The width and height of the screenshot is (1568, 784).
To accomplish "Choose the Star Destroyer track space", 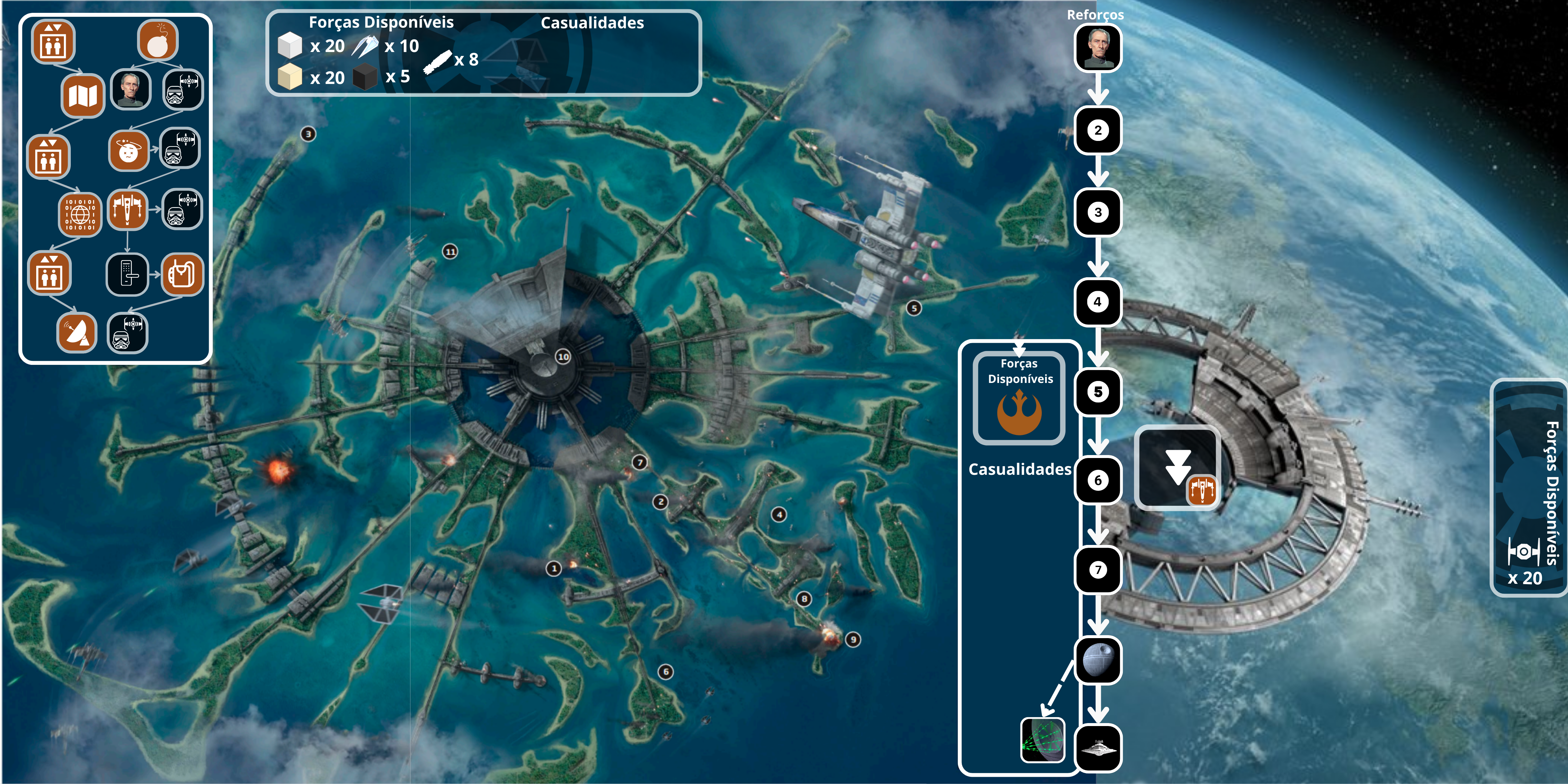I will pyautogui.click(x=1097, y=747).
